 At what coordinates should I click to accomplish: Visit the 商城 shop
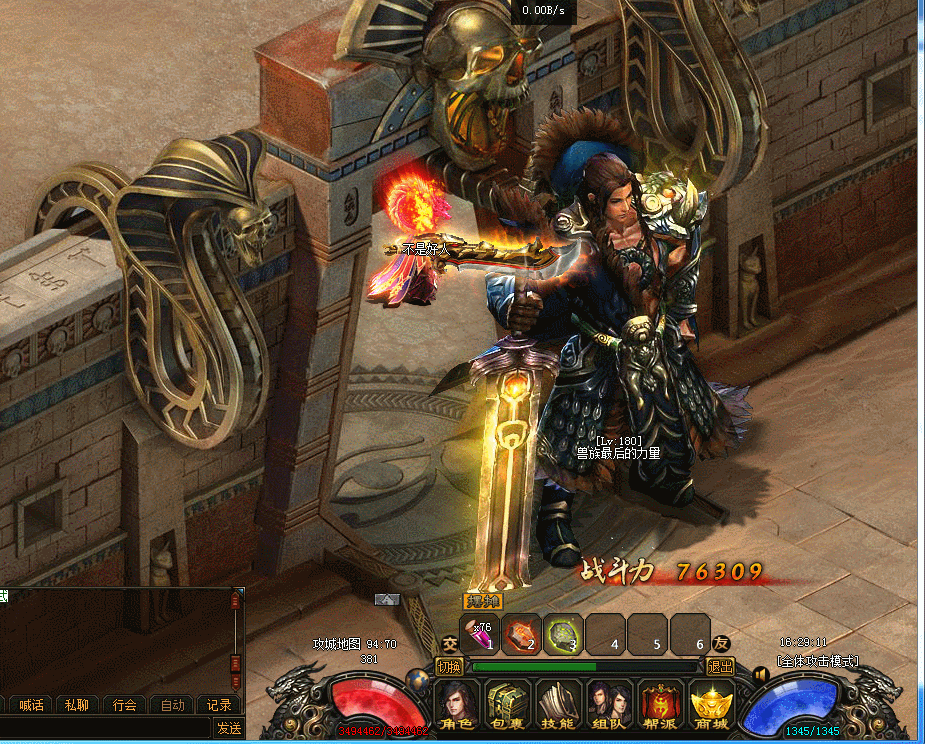(x=712, y=706)
